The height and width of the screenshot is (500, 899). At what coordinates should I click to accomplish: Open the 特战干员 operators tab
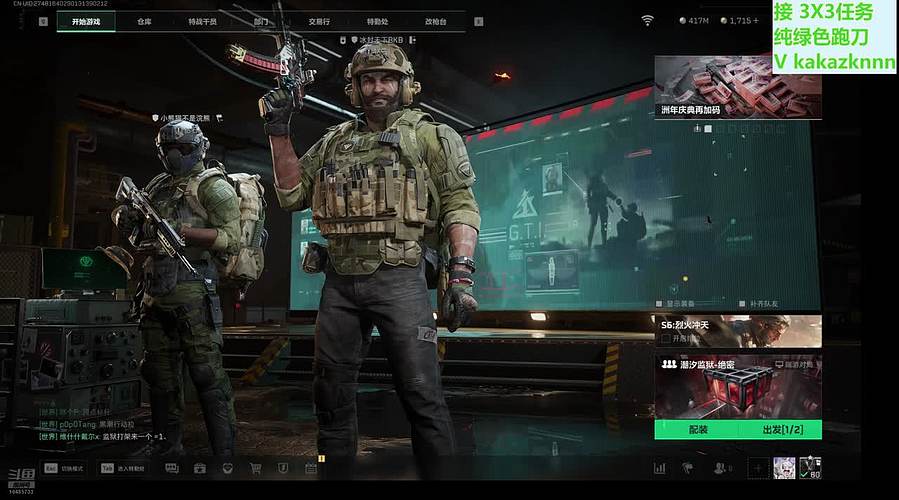click(202, 21)
